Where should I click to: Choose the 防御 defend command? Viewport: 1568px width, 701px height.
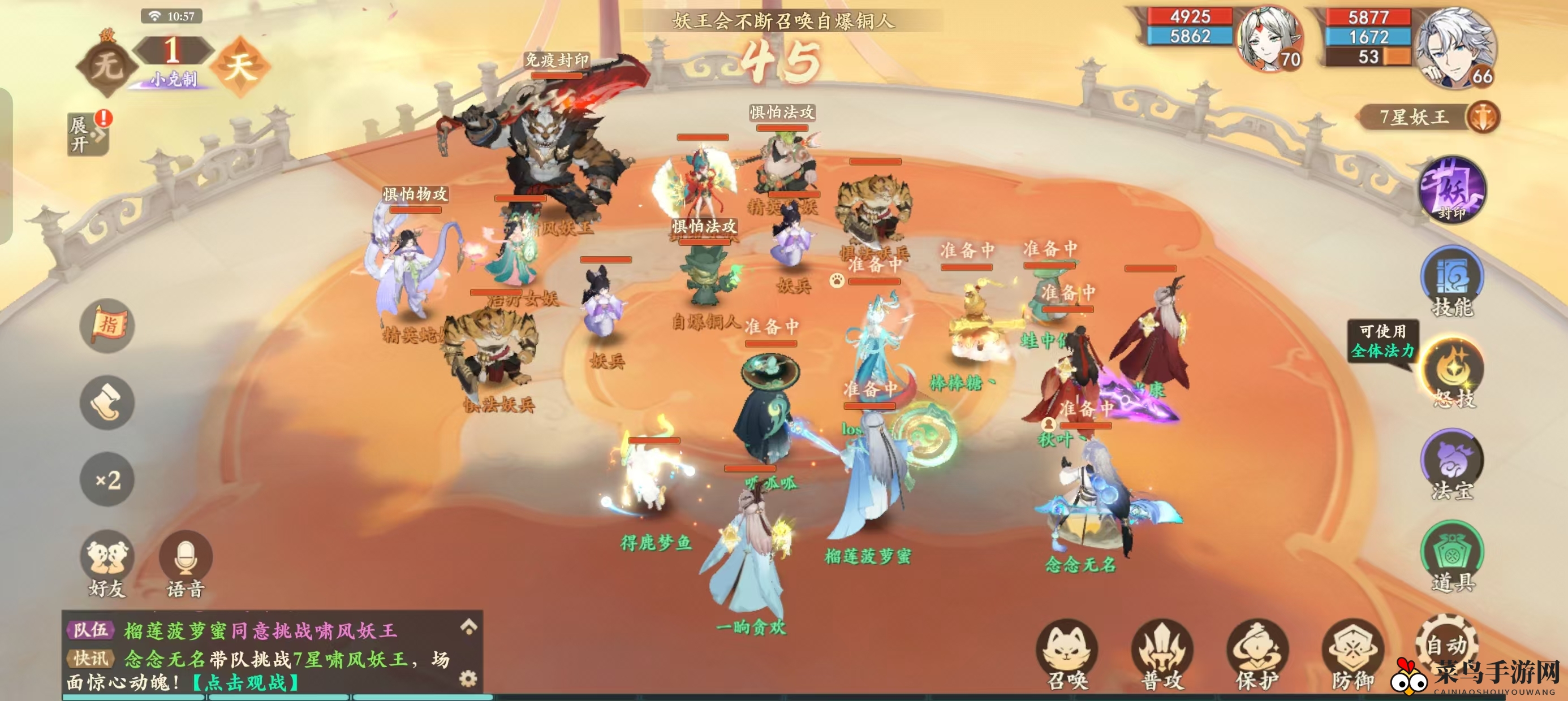(x=1352, y=655)
